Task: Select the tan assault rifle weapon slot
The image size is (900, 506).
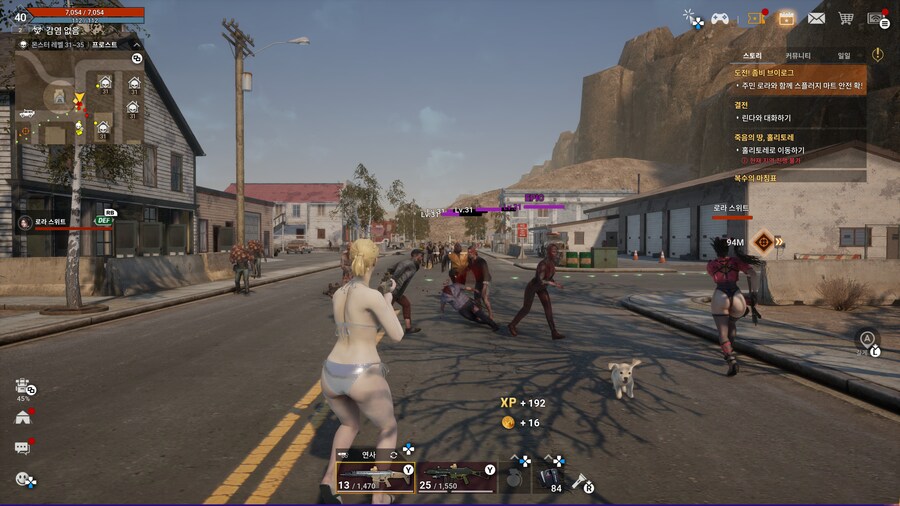Action: pos(374,477)
